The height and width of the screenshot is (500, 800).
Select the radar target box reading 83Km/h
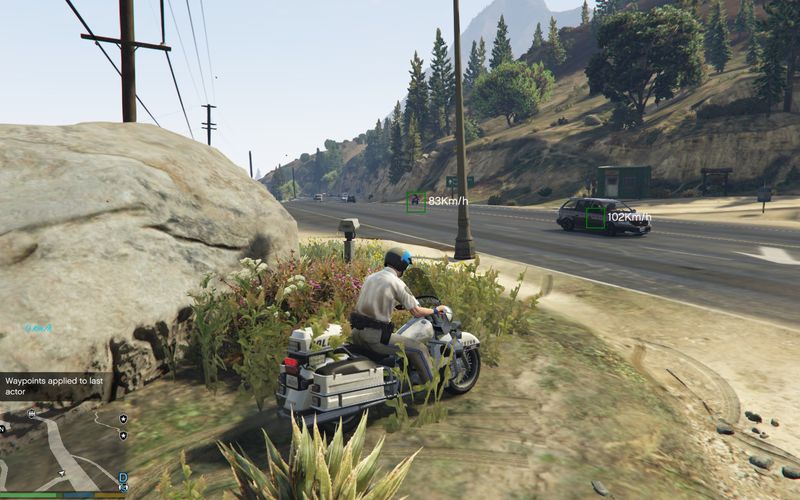click(x=415, y=201)
